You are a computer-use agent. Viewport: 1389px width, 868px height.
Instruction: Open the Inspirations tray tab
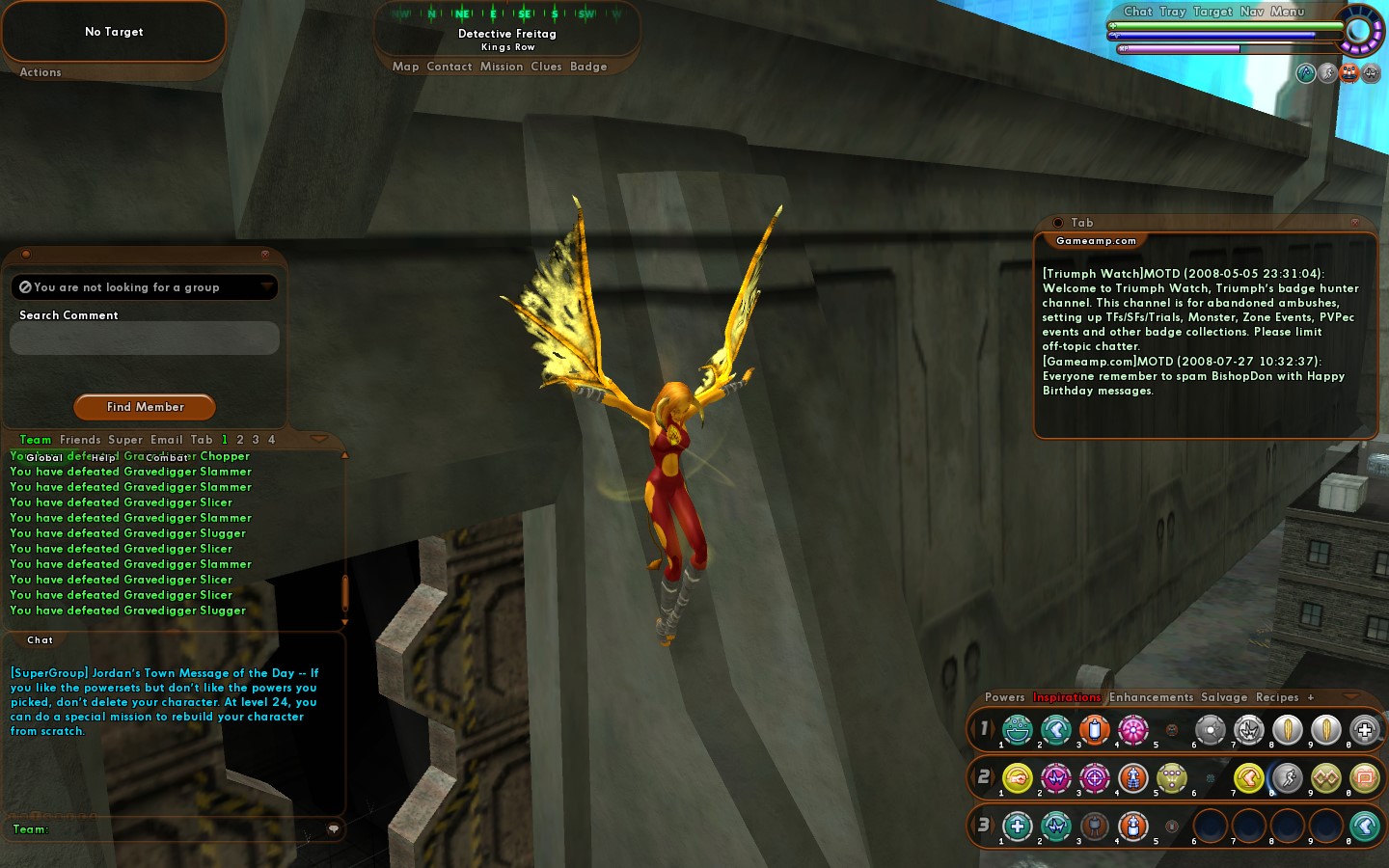click(x=1067, y=697)
